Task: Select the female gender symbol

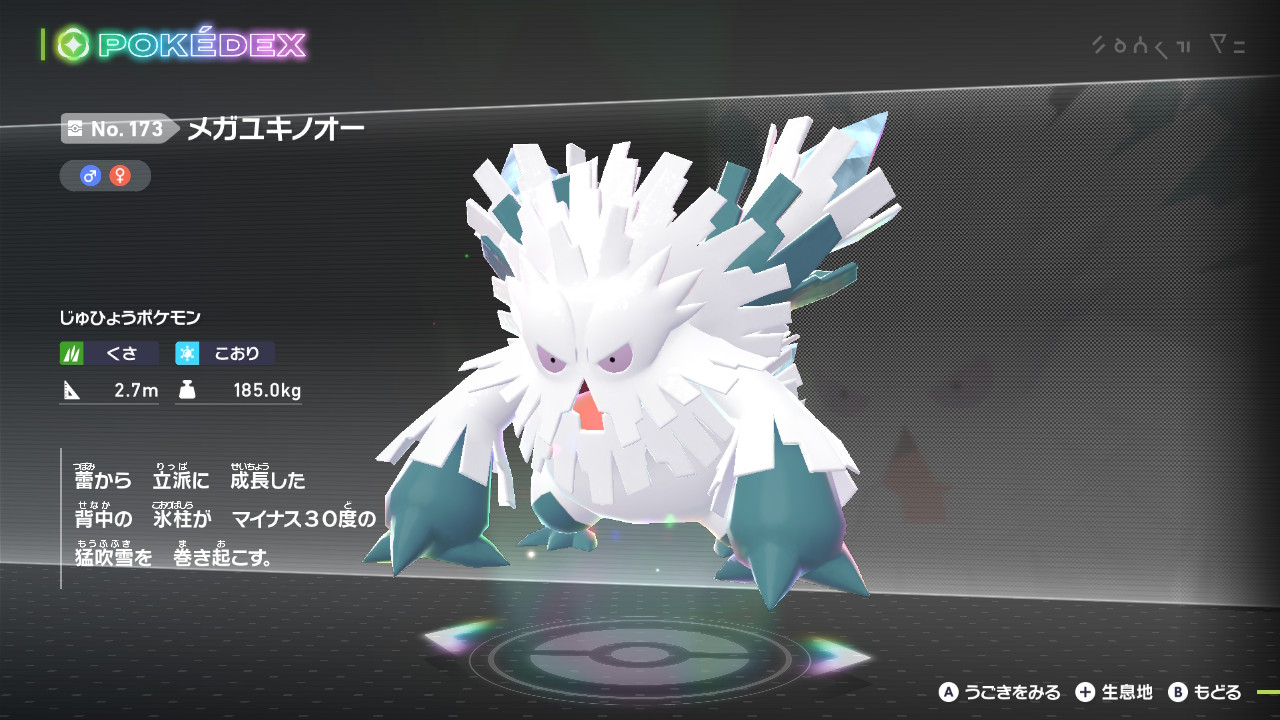Action: 120,176
